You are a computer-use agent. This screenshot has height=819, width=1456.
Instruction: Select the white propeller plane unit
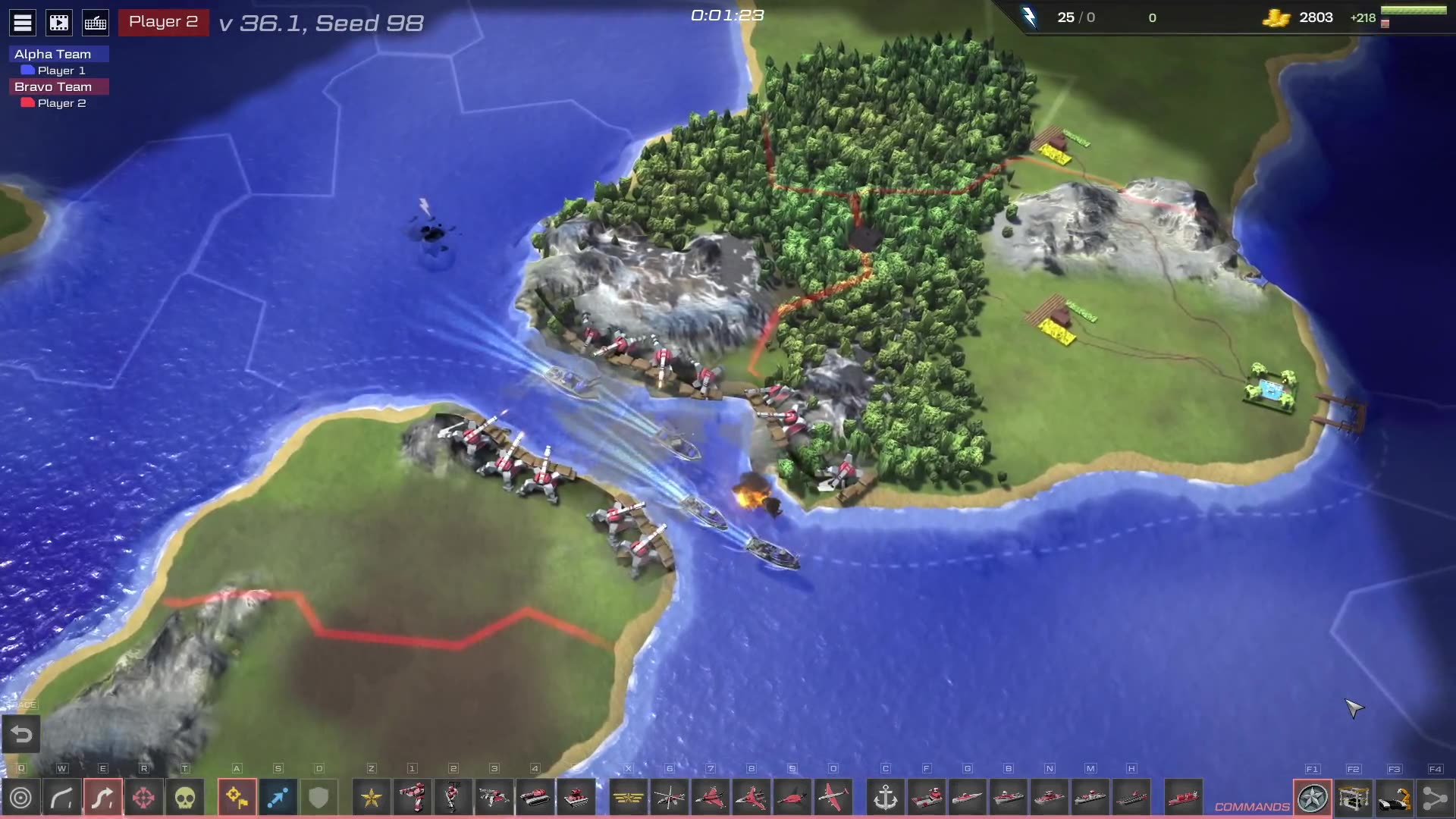833,798
